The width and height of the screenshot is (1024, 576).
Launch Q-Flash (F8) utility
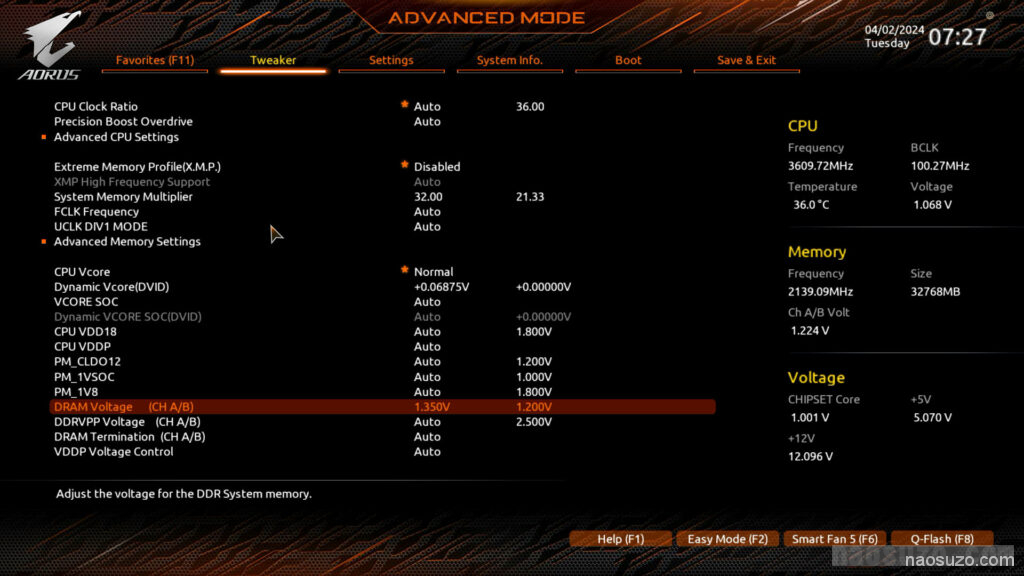(x=941, y=539)
